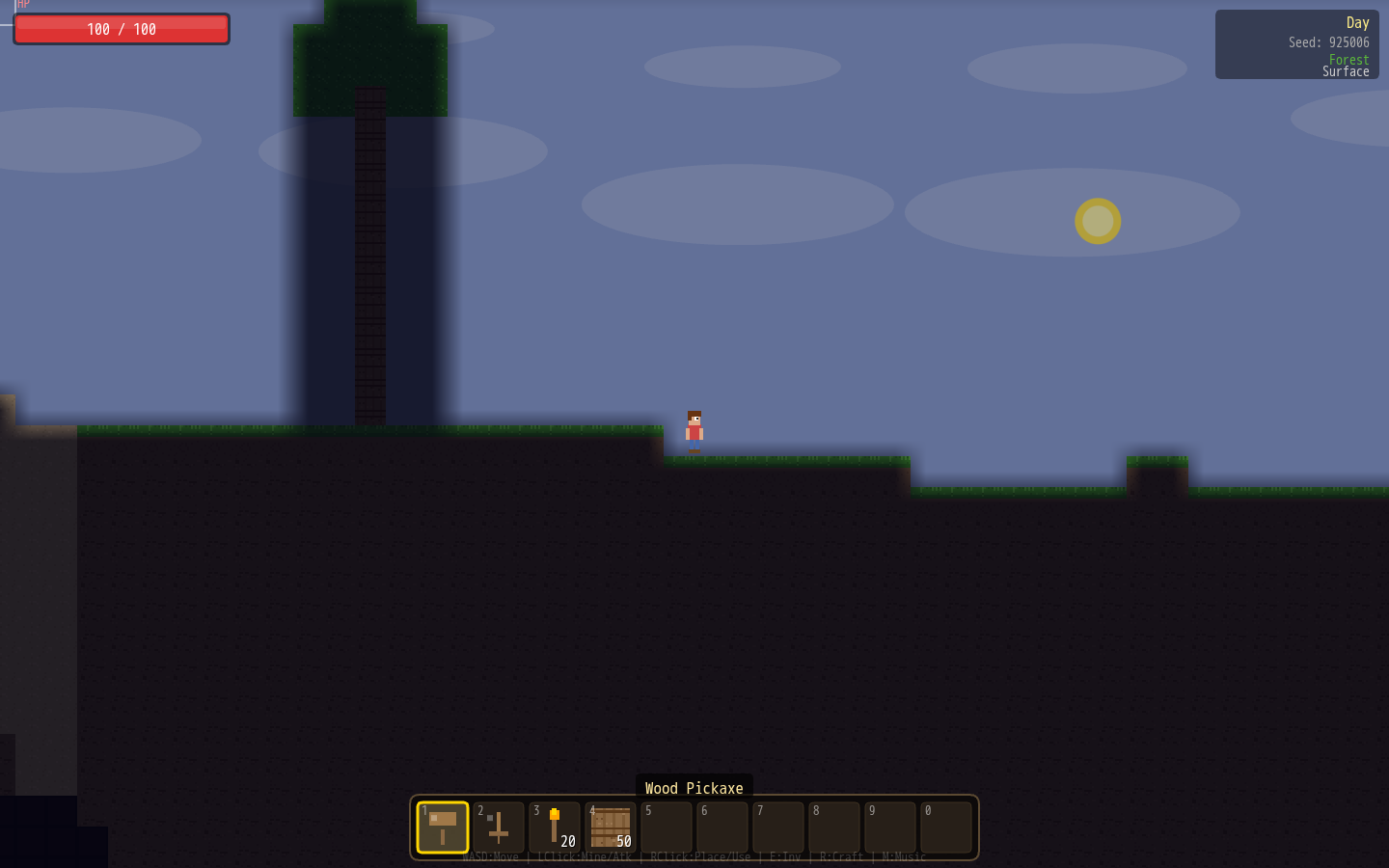The image size is (1389, 868).
Task: Click empty hotbar slot 6
Action: (x=722, y=827)
